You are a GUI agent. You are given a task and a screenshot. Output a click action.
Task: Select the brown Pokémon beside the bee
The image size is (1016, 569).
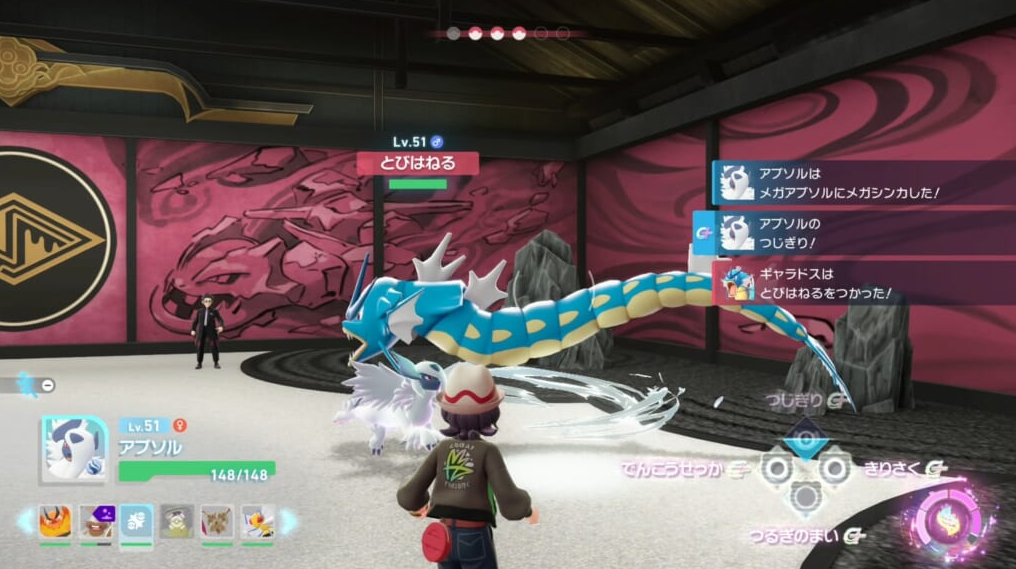217,521
